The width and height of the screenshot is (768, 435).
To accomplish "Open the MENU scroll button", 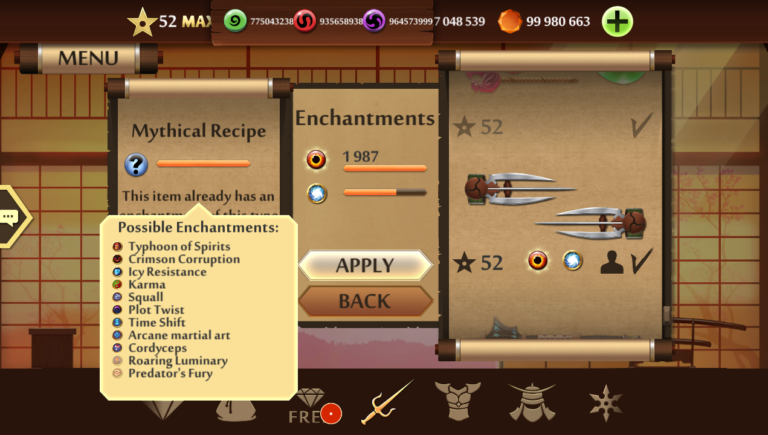I will pos(89,58).
